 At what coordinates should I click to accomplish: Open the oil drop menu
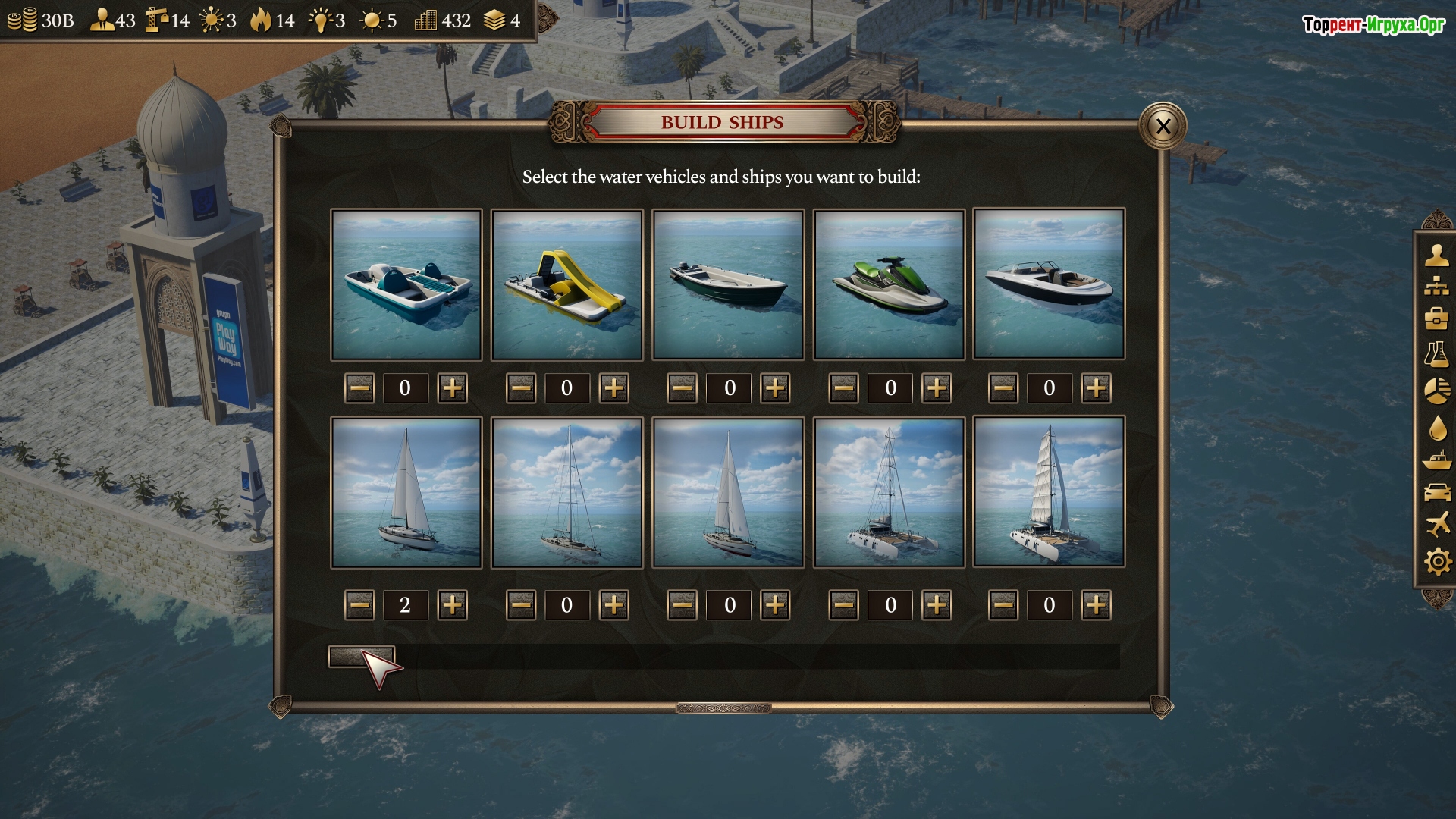pos(1436,428)
